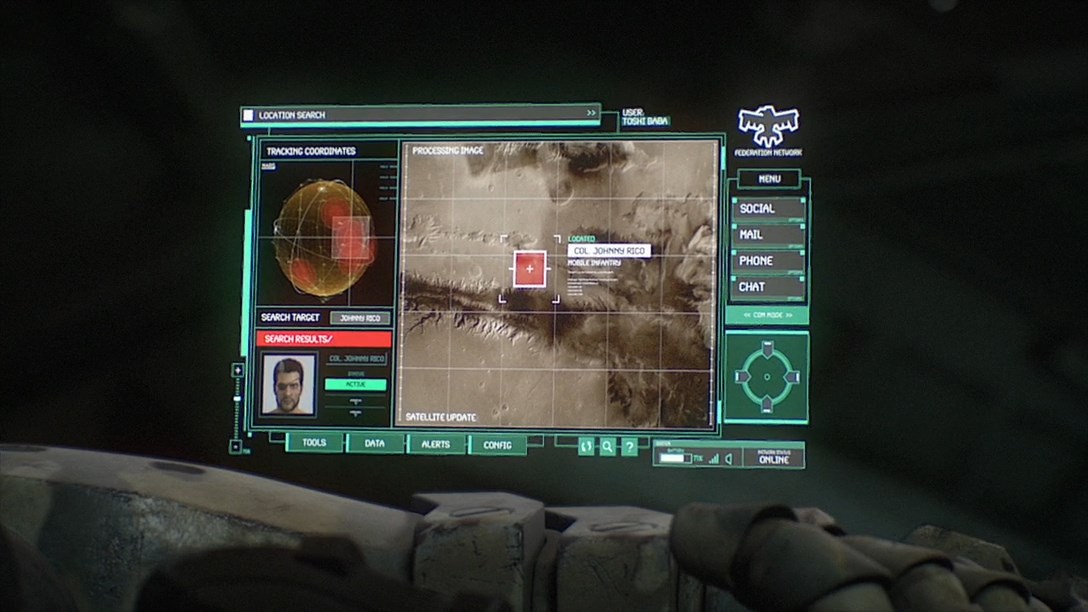Click the Johnny Rico search target field

tap(360, 318)
